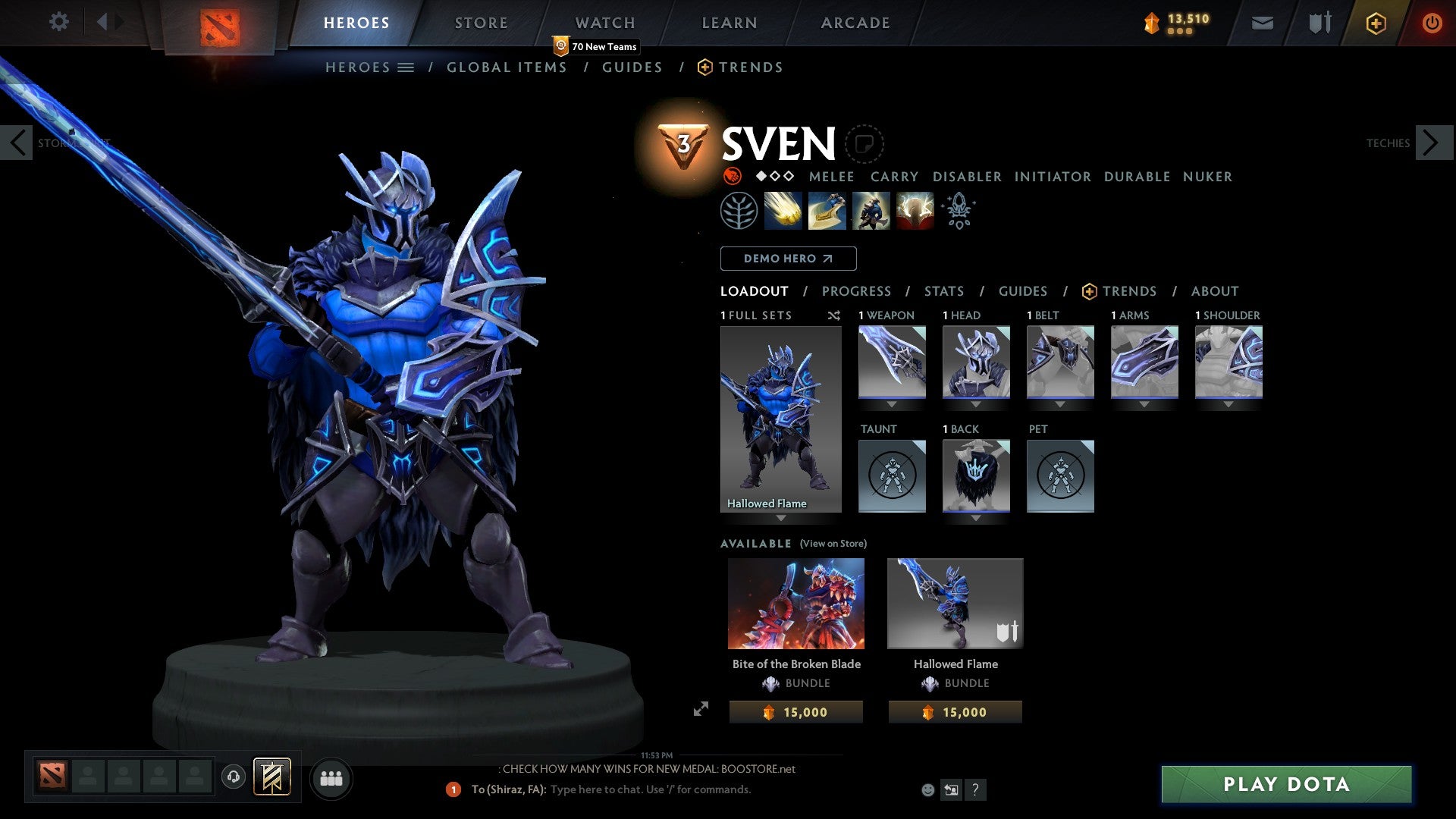Open the party finder people icon
The image size is (1456, 819).
pyautogui.click(x=331, y=778)
